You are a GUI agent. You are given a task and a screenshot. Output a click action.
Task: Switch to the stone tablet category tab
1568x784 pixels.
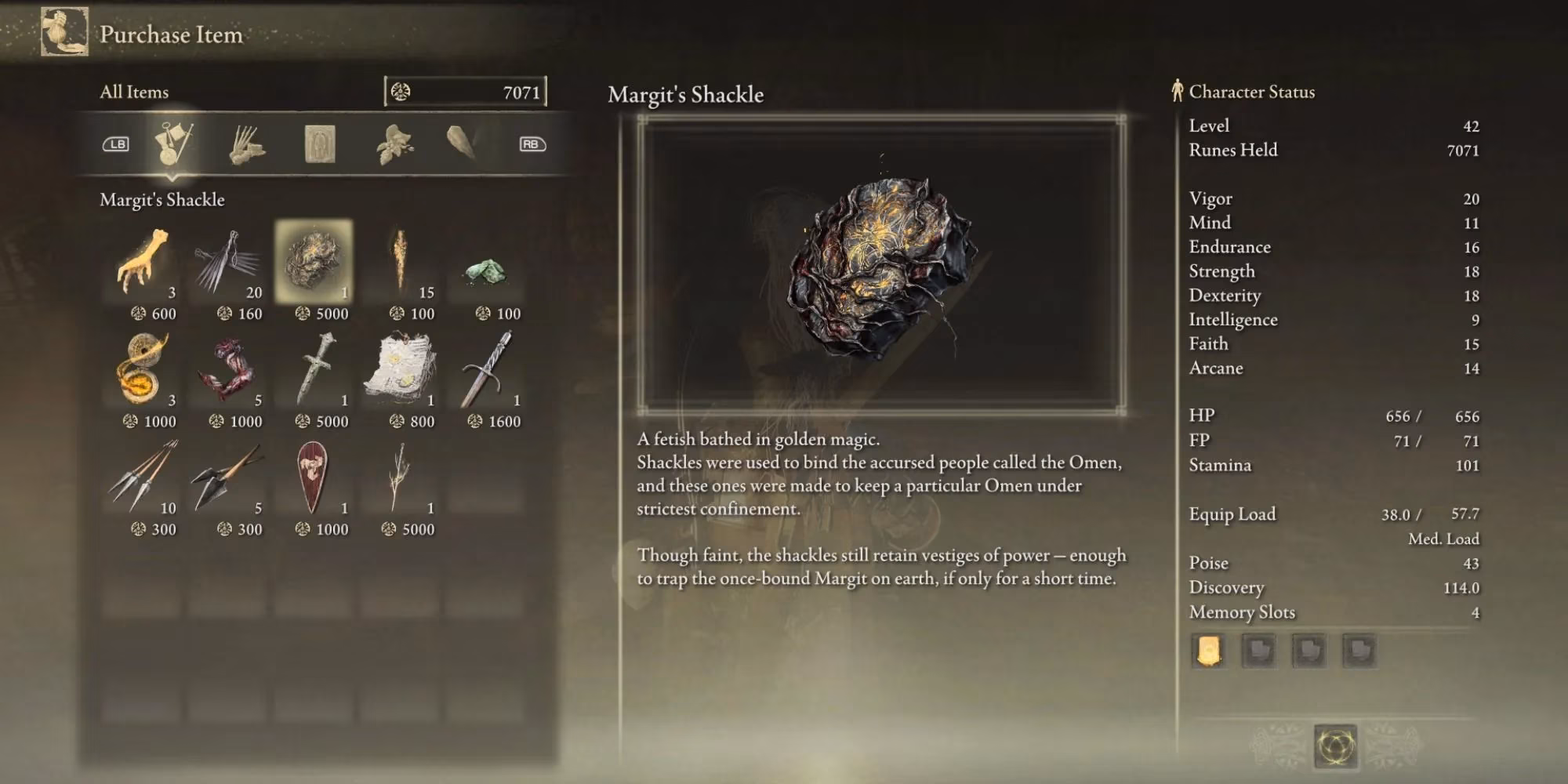coord(320,144)
